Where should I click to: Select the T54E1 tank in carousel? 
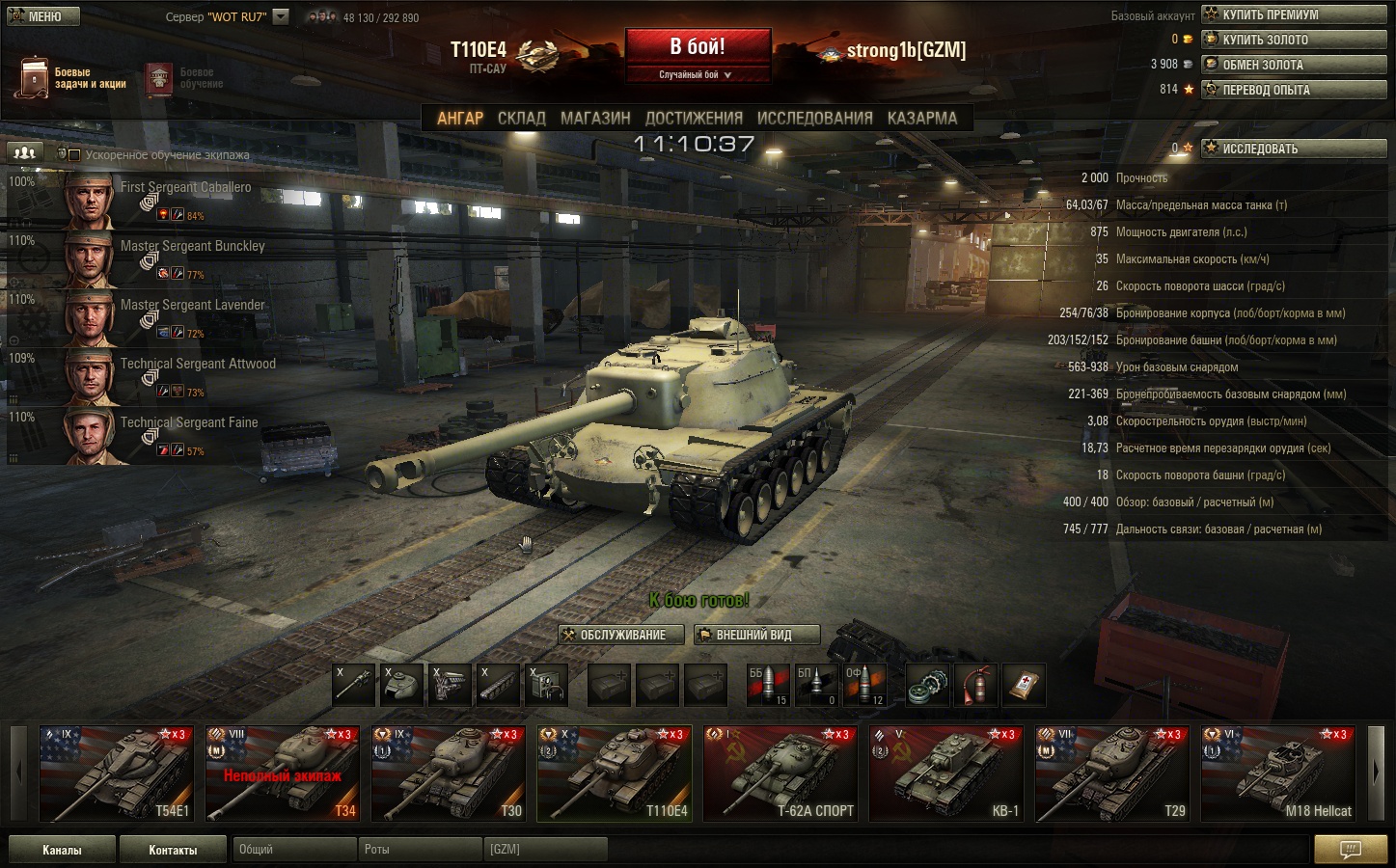coord(116,773)
